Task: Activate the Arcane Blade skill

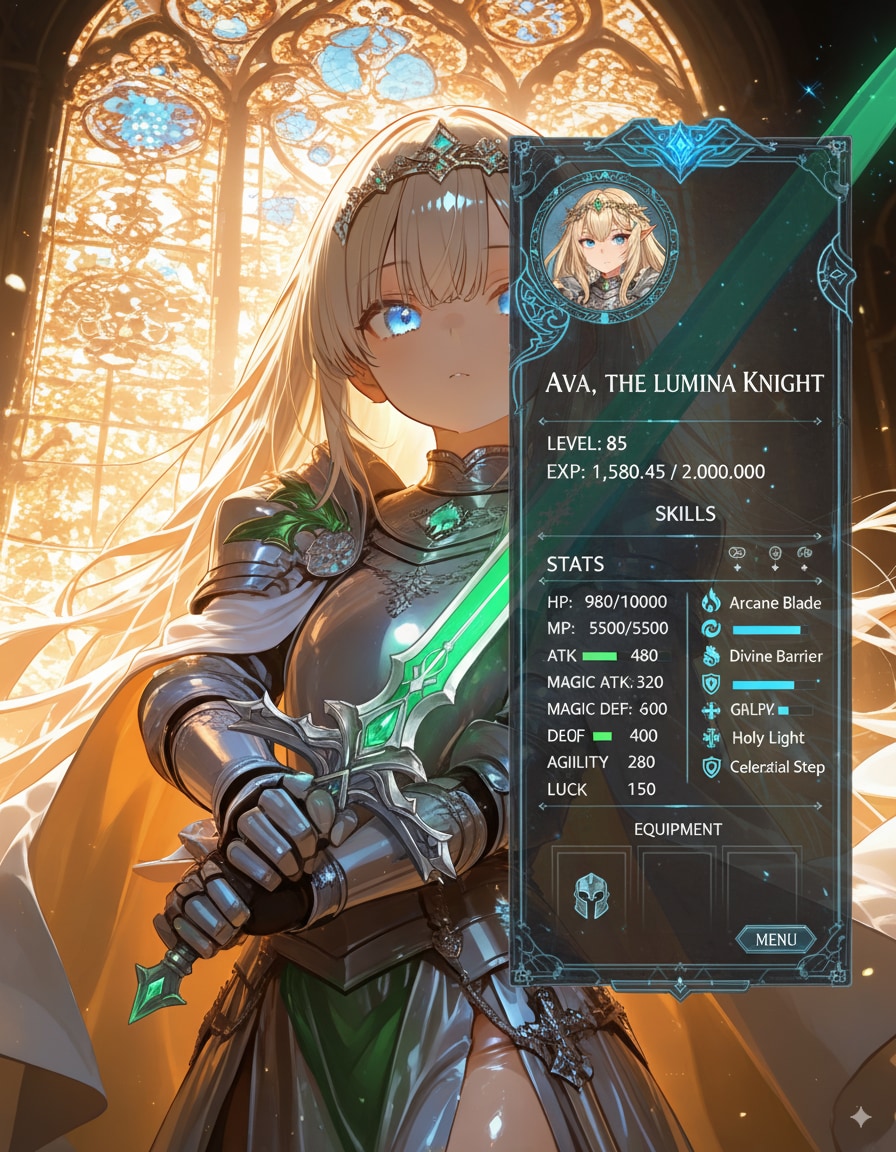Action: (775, 603)
